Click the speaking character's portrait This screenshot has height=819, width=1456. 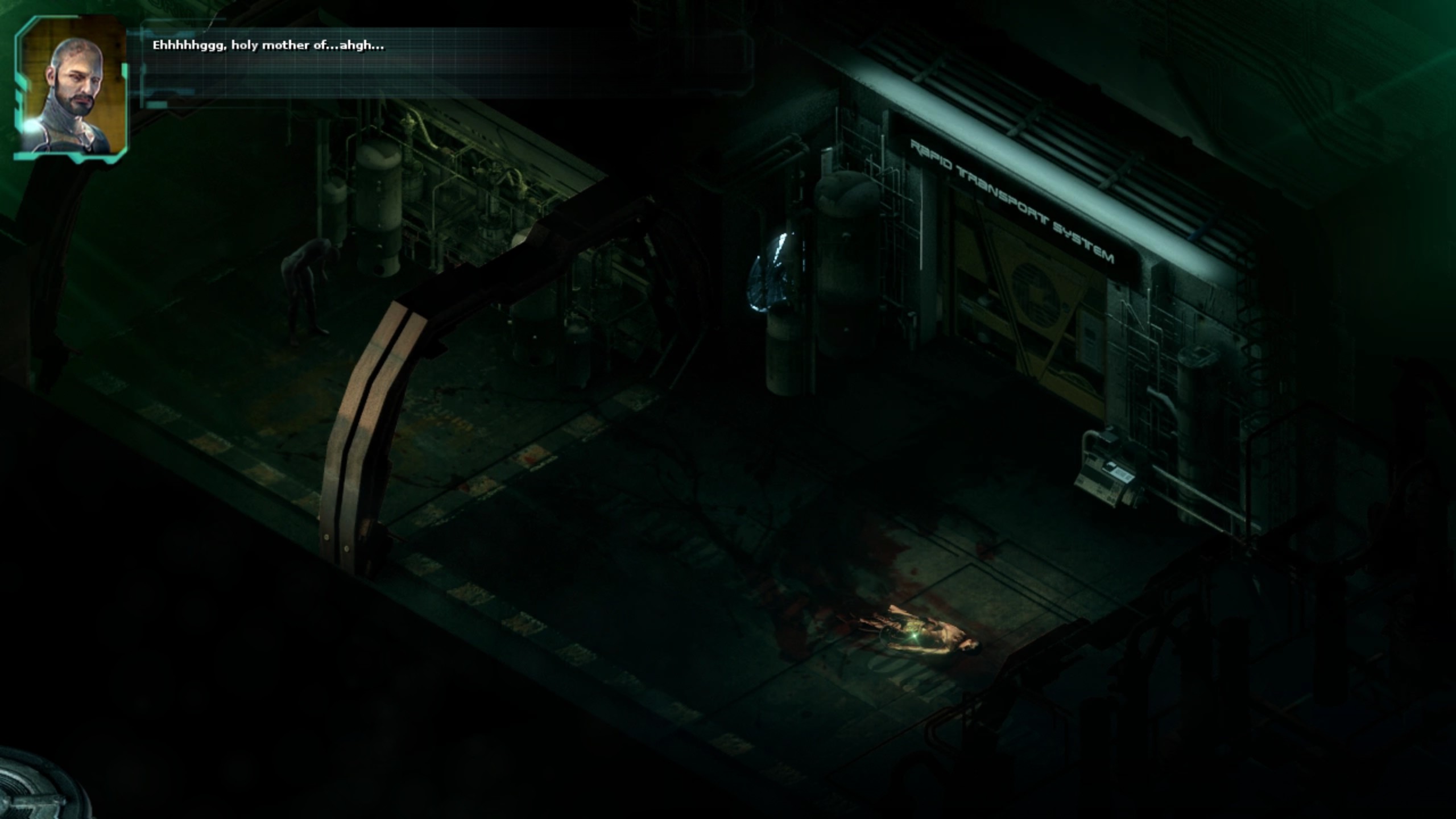pos(73,91)
